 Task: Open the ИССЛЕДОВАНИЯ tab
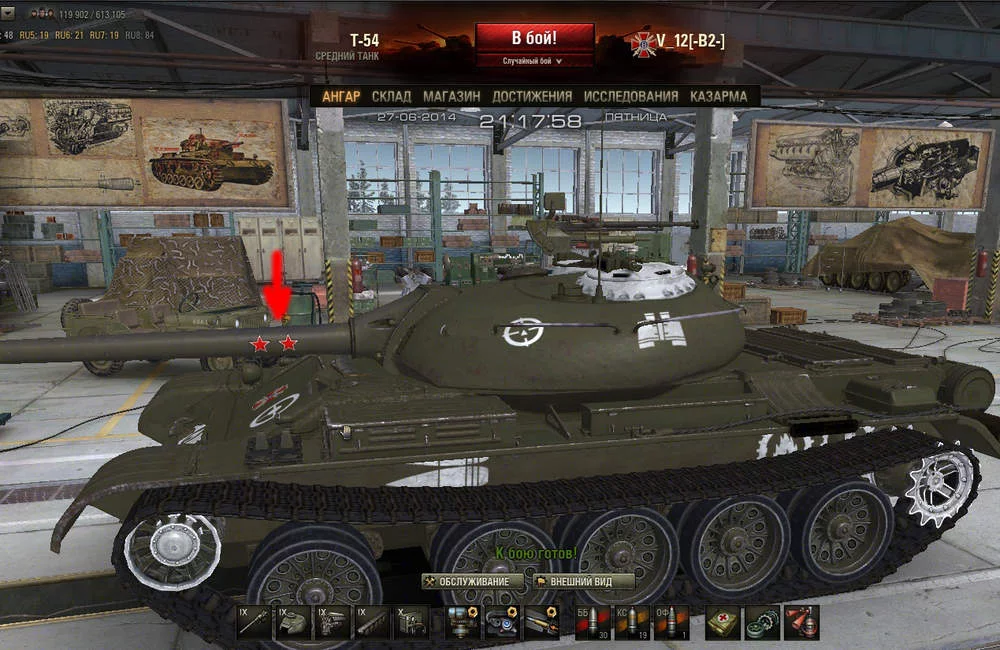tap(631, 96)
